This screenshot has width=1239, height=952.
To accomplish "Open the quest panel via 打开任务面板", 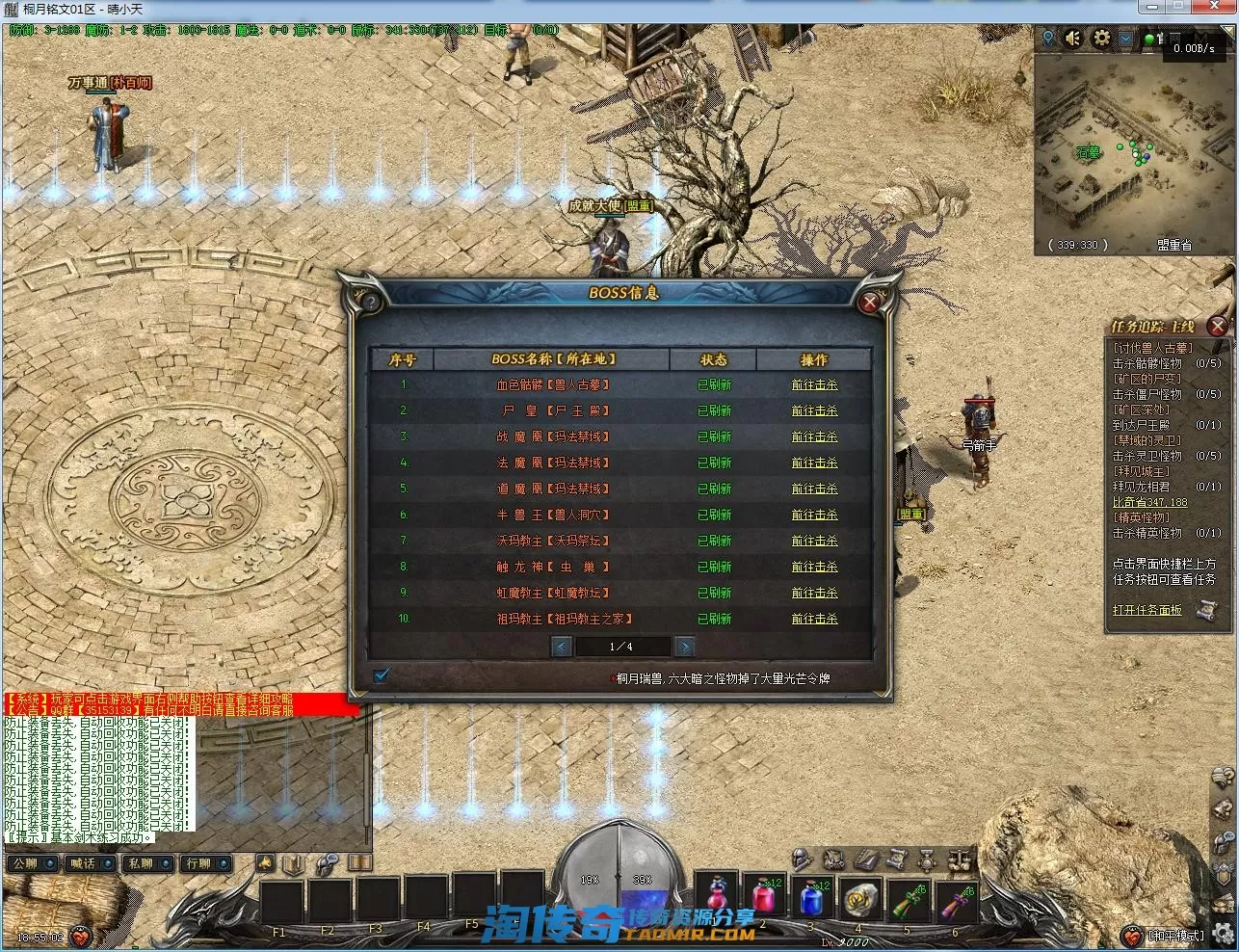I will pos(1148,610).
